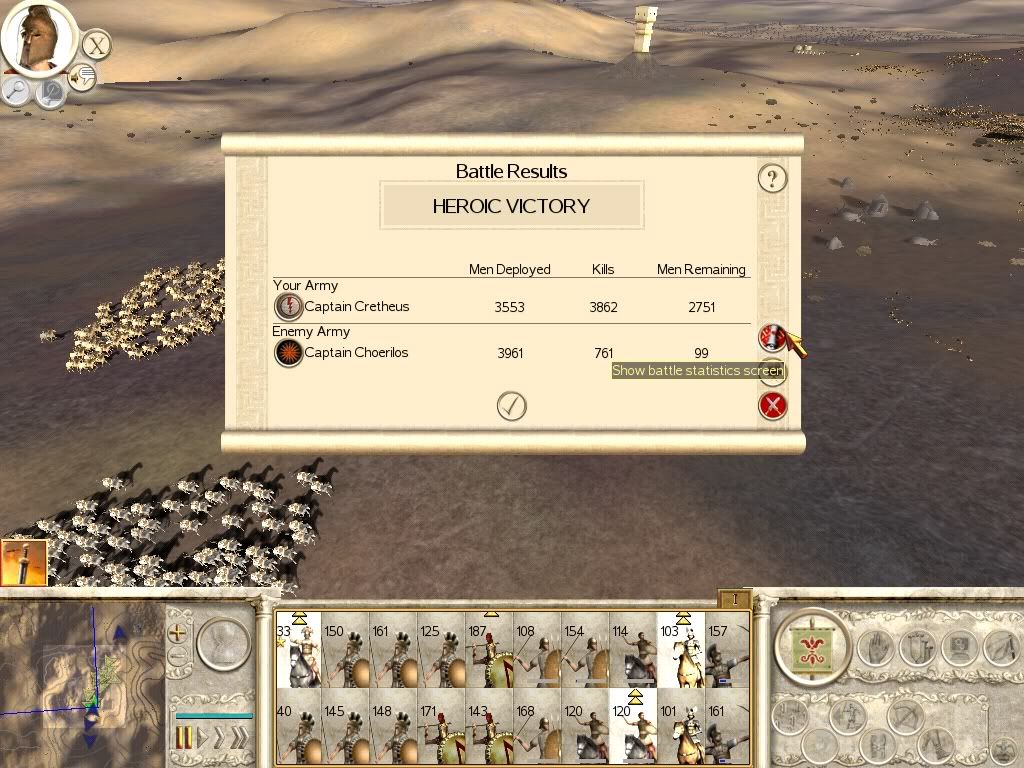Select the unit card with 187 men

click(x=490, y=651)
